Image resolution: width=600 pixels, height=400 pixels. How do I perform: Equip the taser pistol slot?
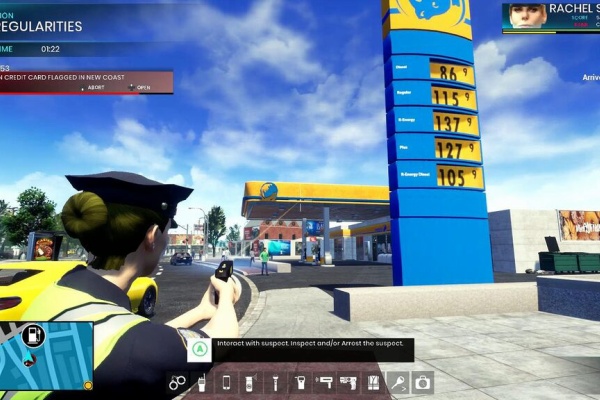(348, 382)
